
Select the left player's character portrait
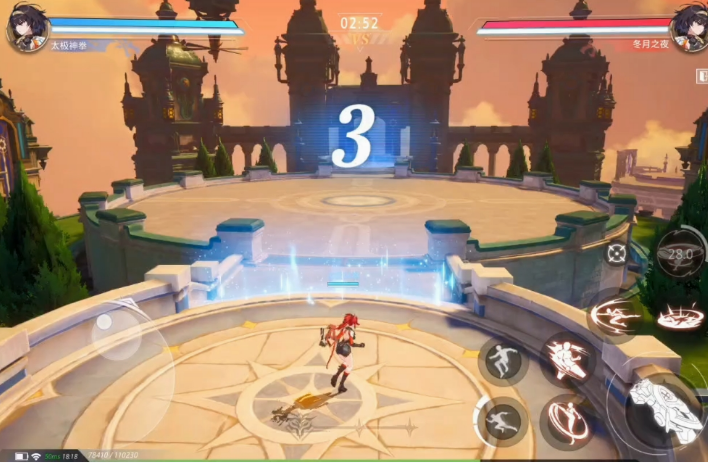coord(24,27)
